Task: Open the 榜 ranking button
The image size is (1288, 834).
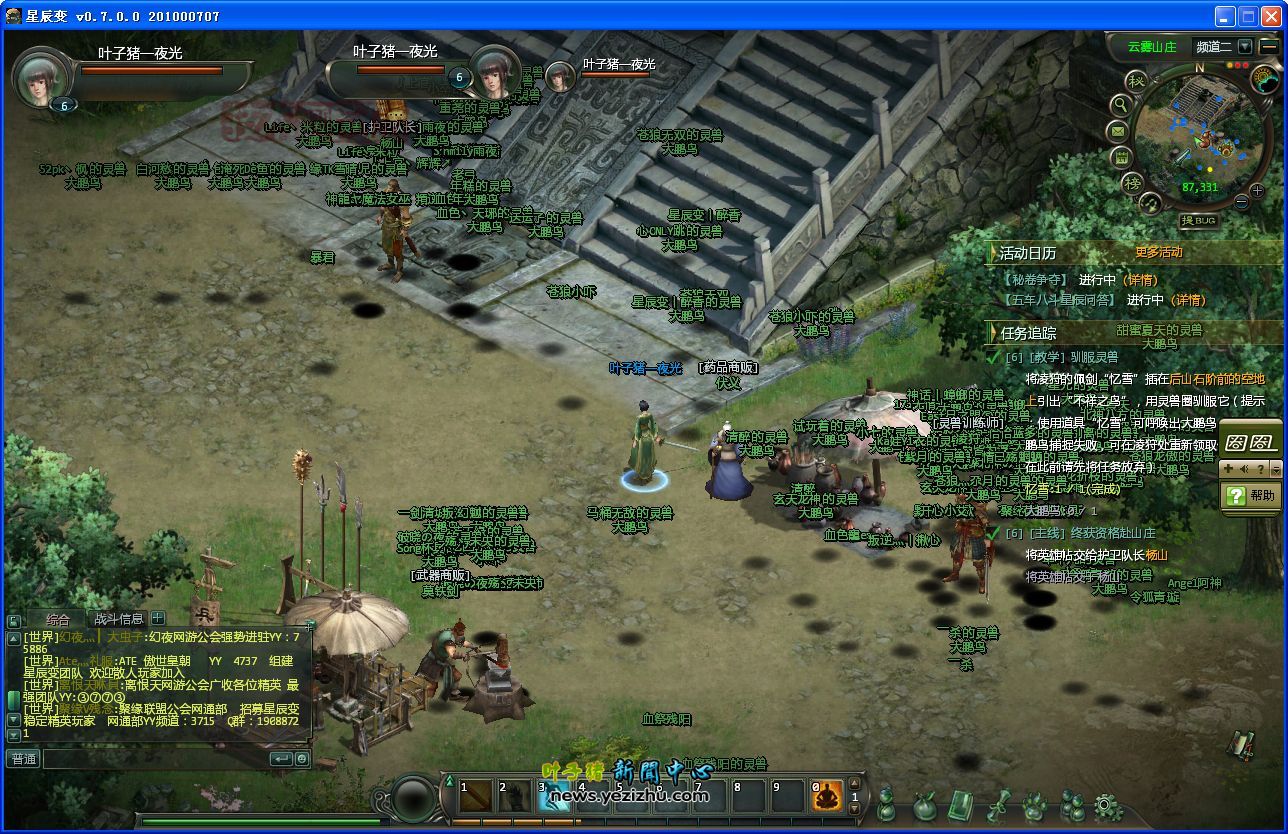Action: [1133, 182]
